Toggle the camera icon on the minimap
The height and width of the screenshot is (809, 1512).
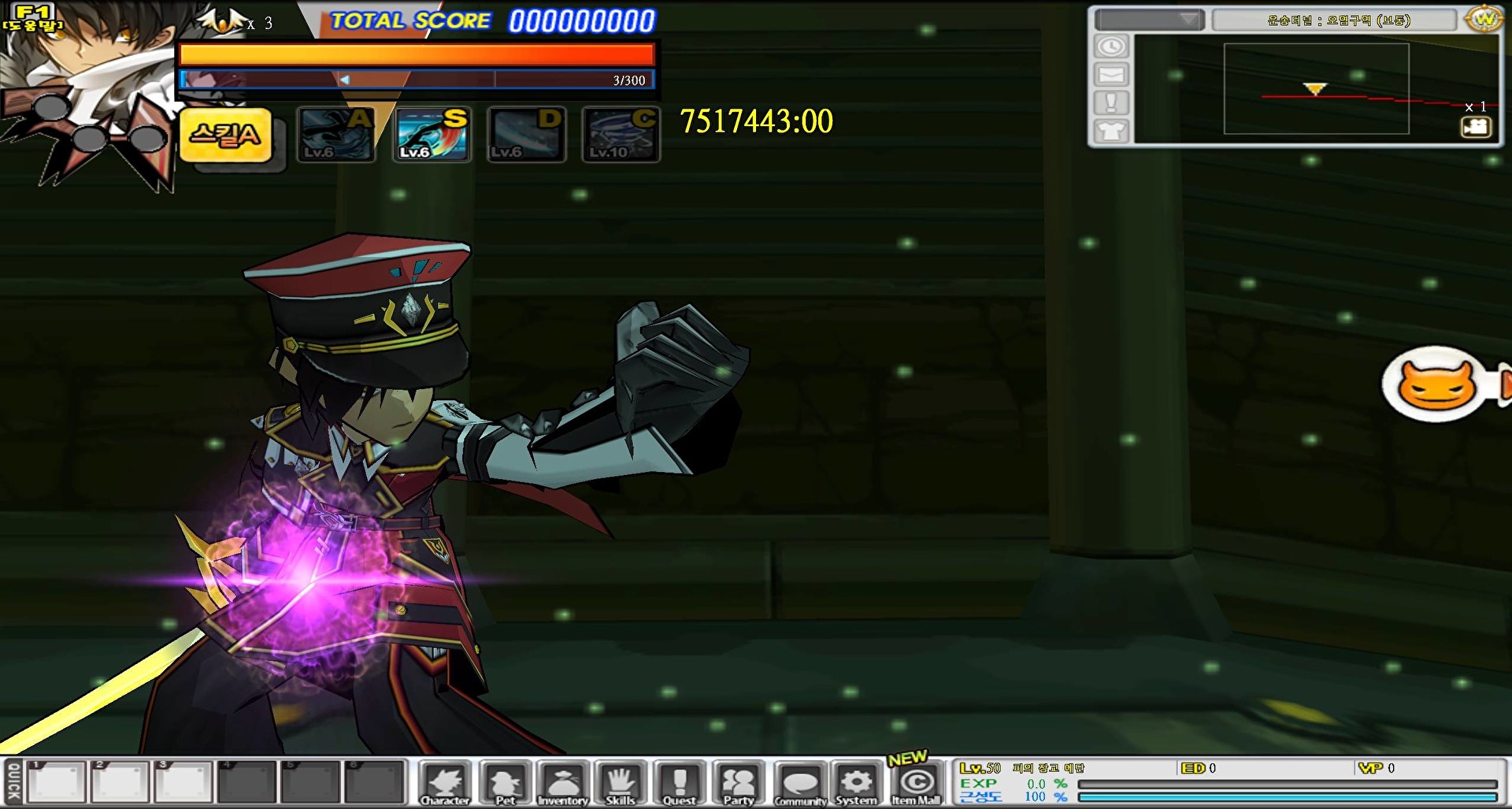pyautogui.click(x=1476, y=127)
